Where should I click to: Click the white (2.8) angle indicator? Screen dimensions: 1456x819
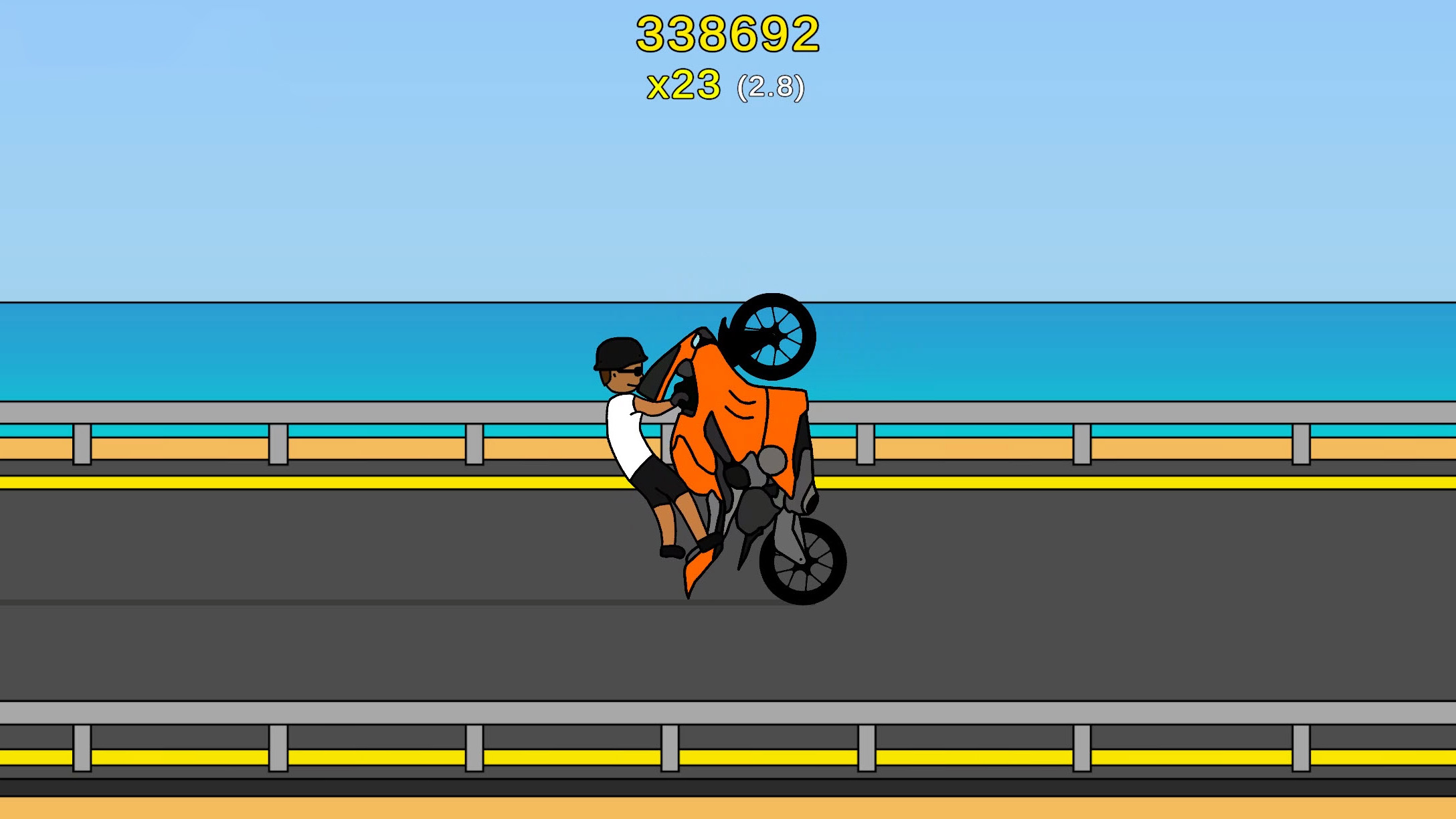(x=769, y=86)
